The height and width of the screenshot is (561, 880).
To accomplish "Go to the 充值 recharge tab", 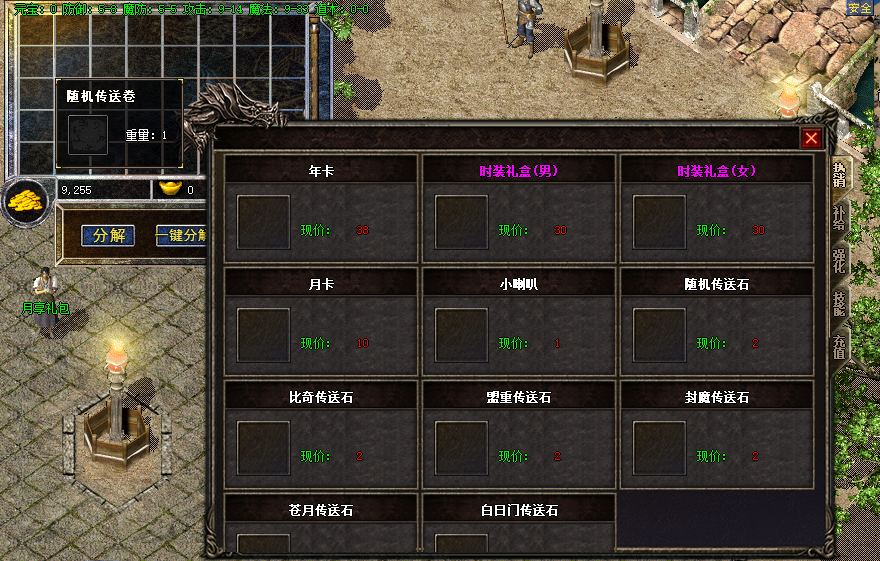I will pos(839,347).
